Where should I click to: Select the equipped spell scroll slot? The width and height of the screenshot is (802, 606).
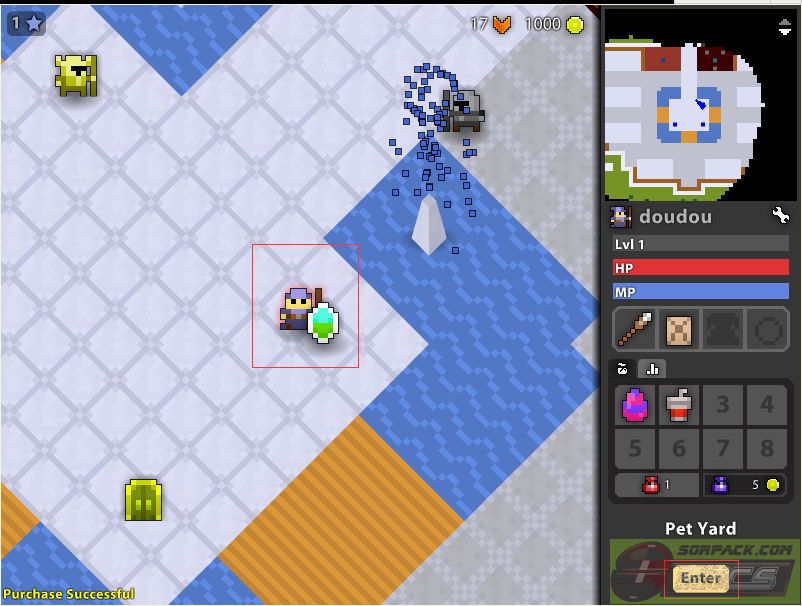680,328
